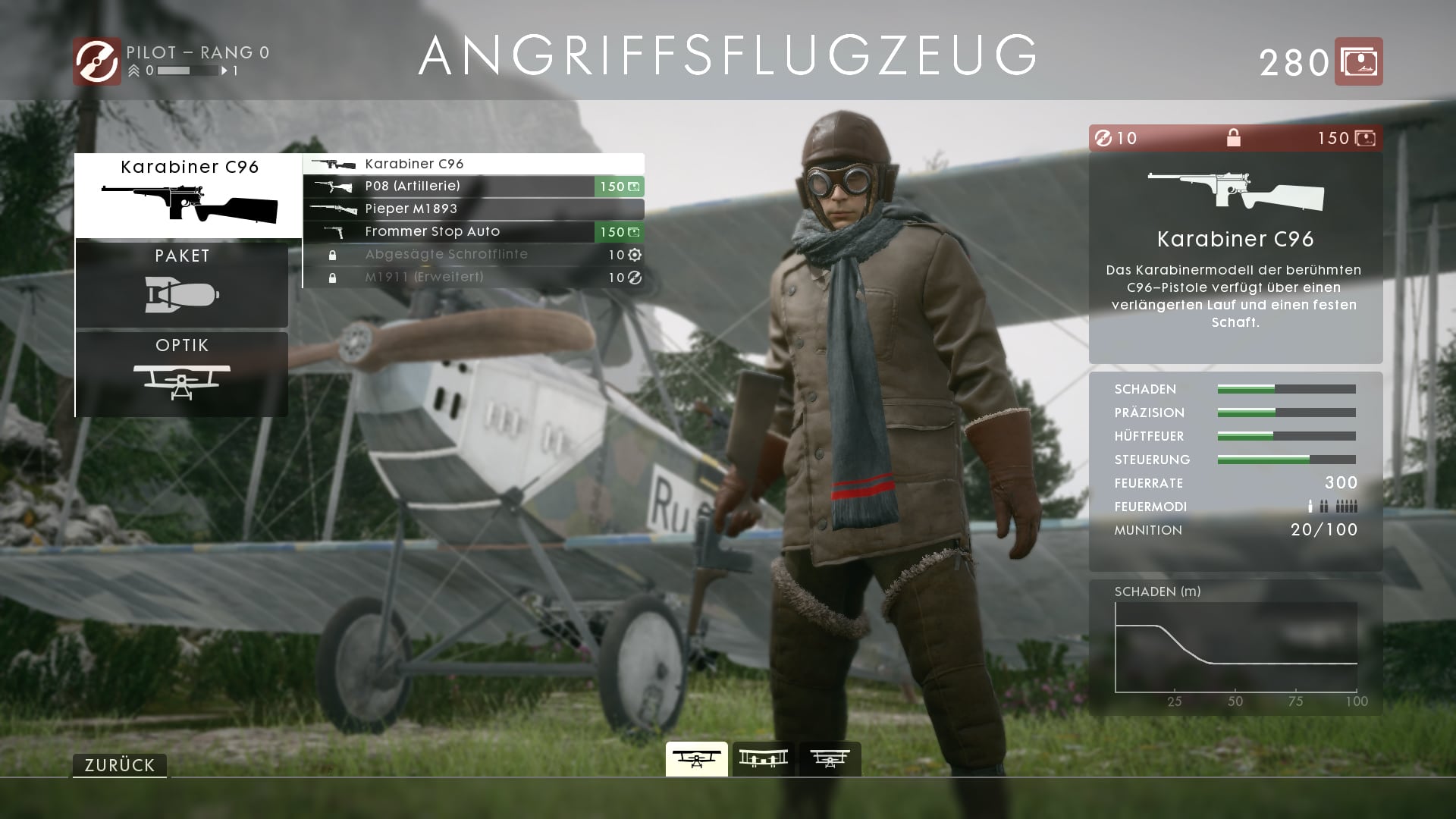This screenshot has width=1456, height=819.
Task: Open the Paket bomb loadout slot
Action: 182,284
